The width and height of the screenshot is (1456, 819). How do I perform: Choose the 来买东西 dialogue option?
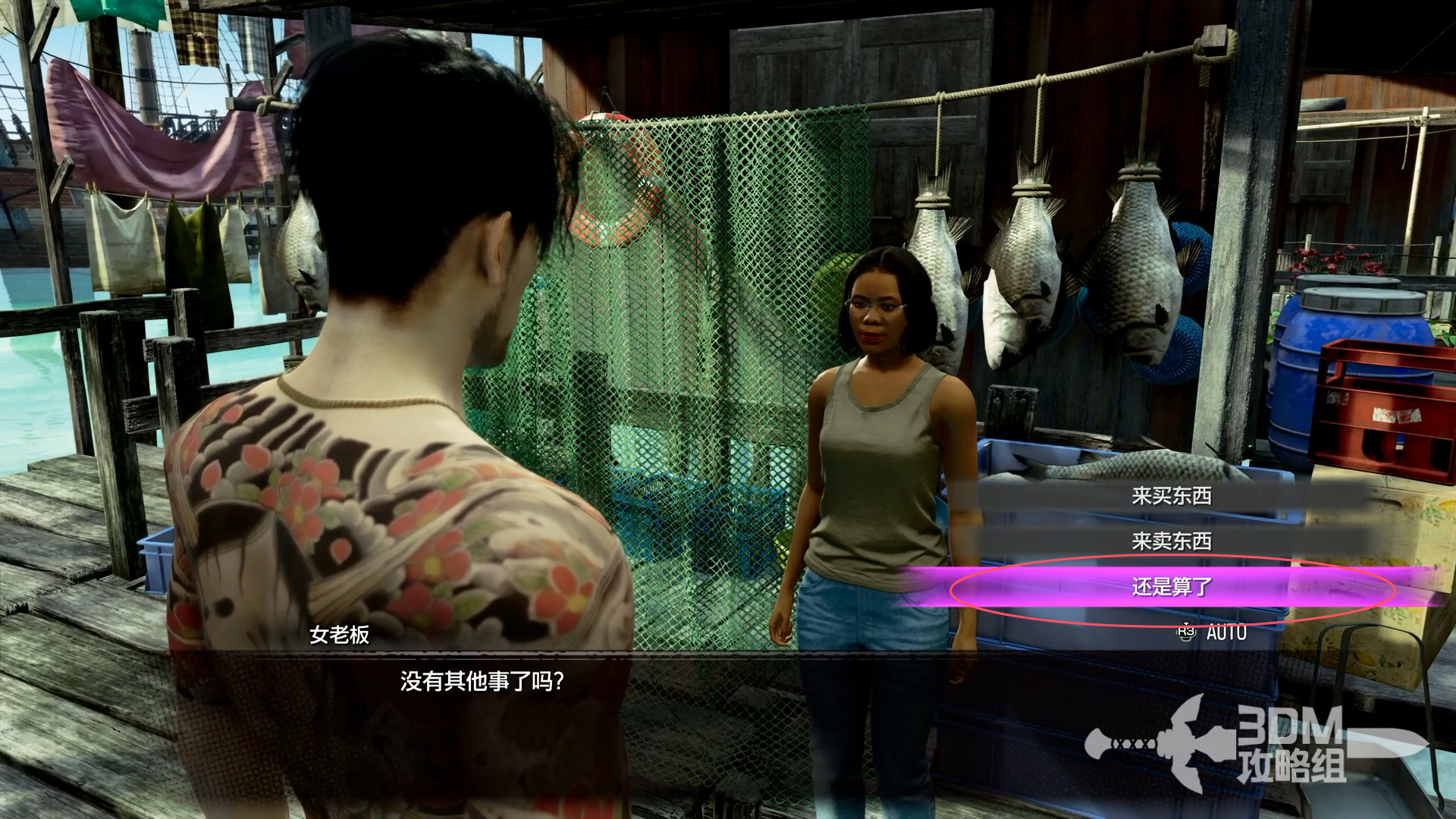point(1172,496)
